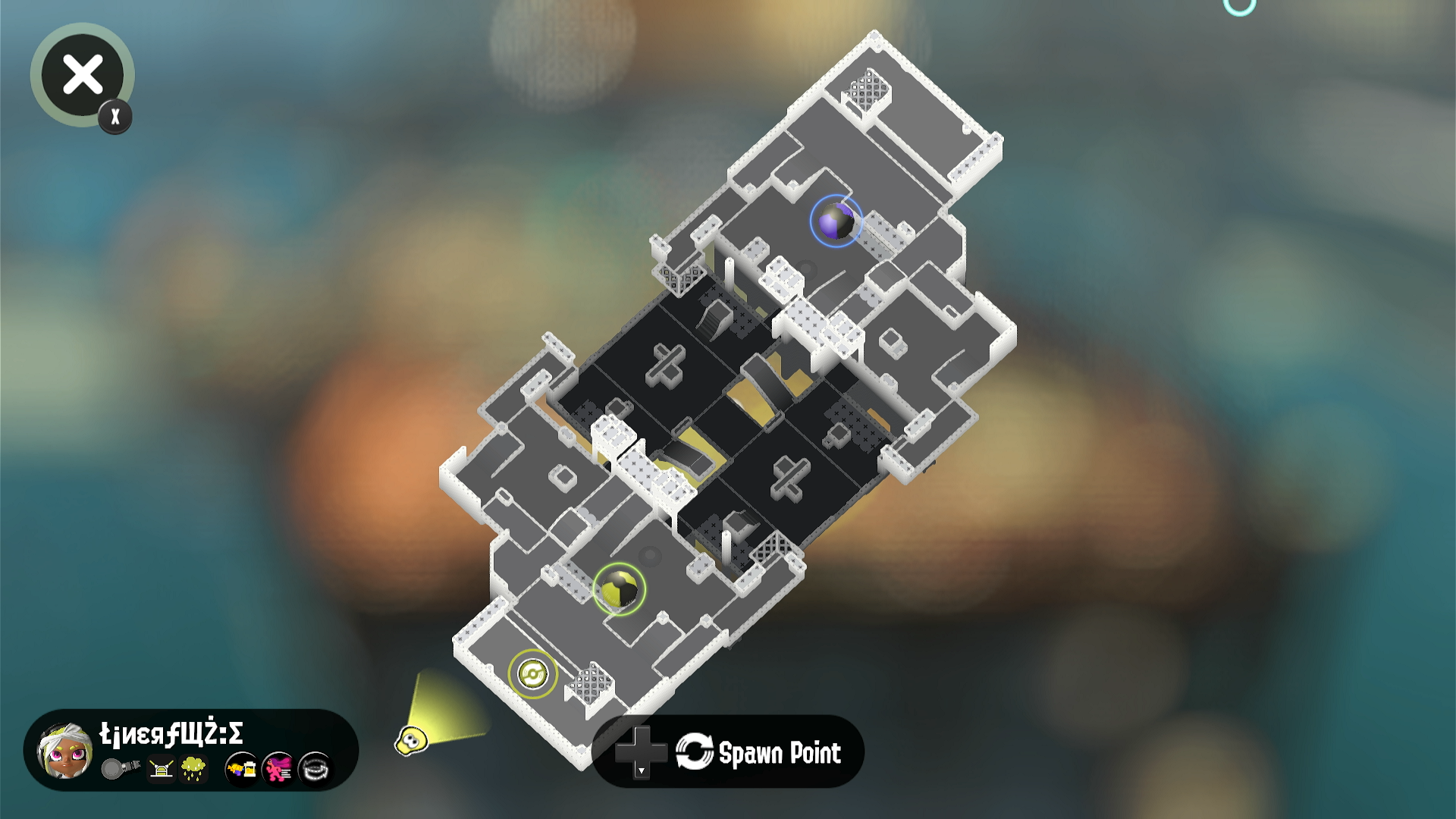1456x819 pixels.
Task: Click the player avatar portrait
Action: (x=65, y=751)
